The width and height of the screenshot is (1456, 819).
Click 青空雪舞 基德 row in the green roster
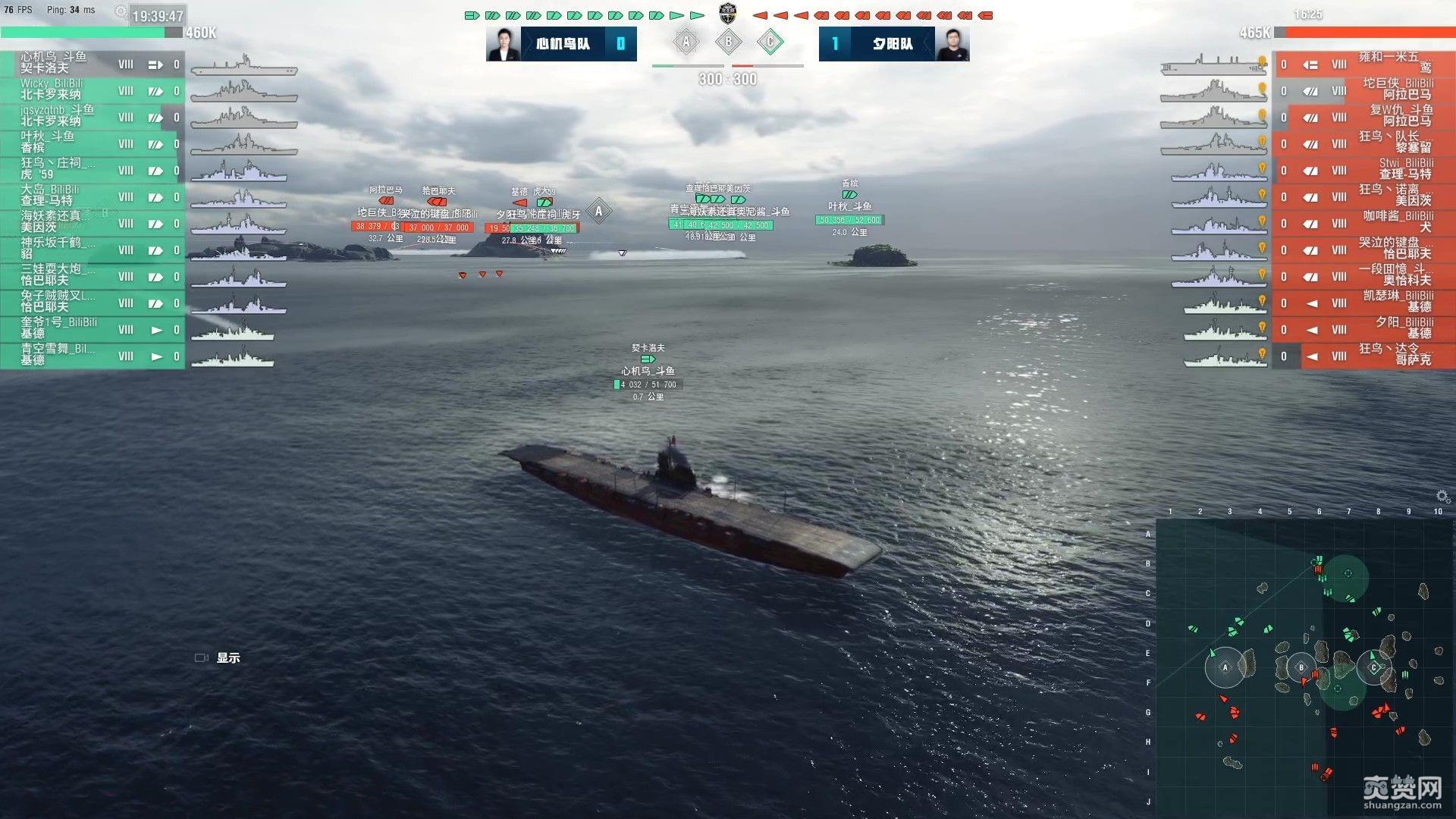click(91, 356)
